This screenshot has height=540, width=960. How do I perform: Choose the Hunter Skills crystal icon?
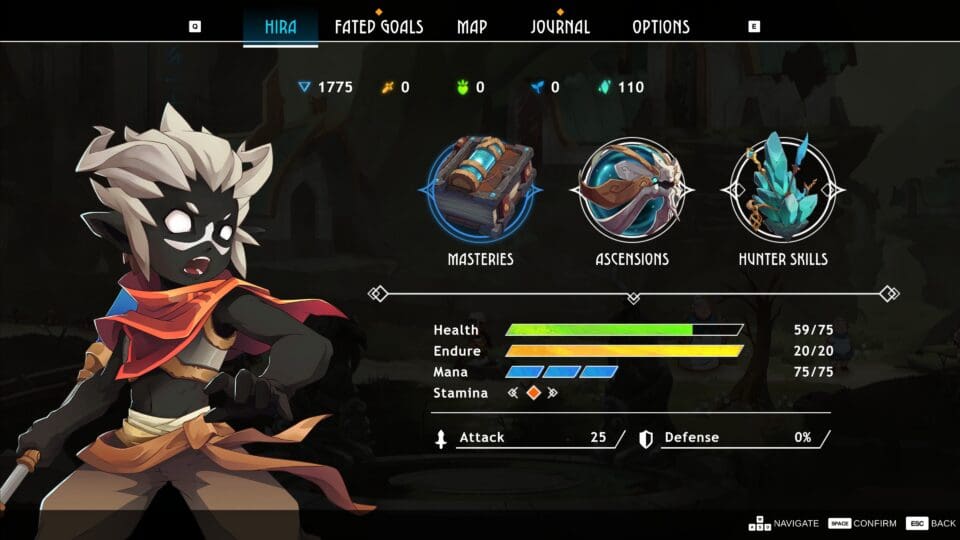click(783, 189)
